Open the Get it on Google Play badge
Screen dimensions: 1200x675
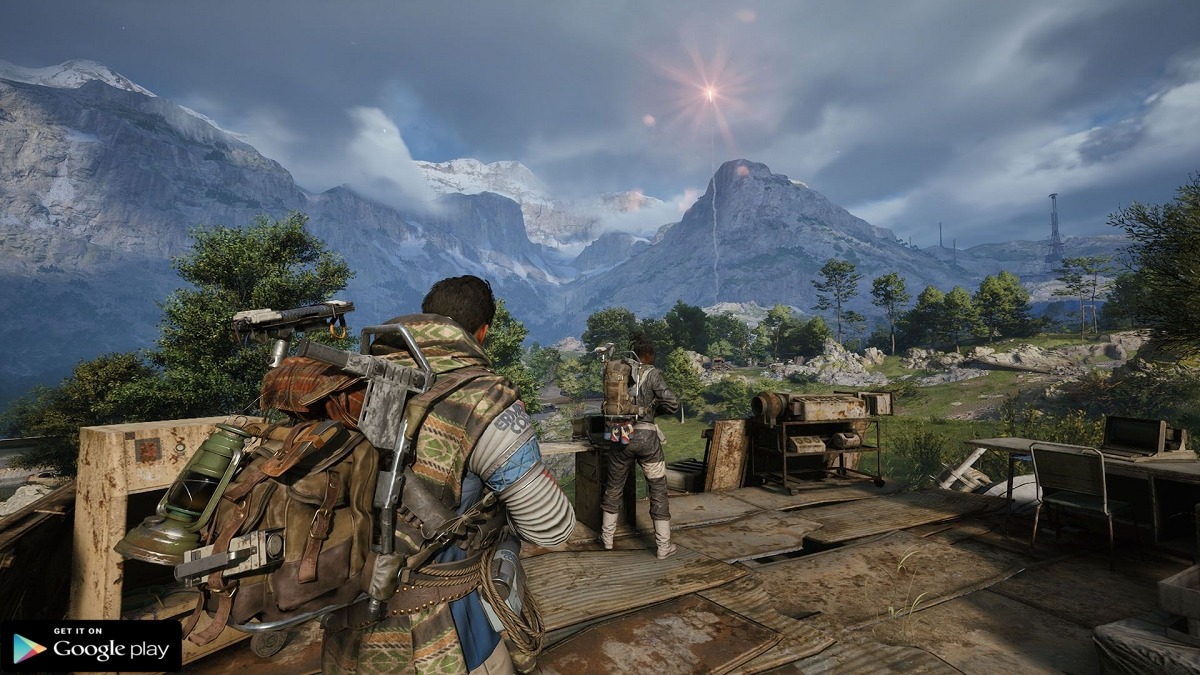pyautogui.click(x=91, y=646)
